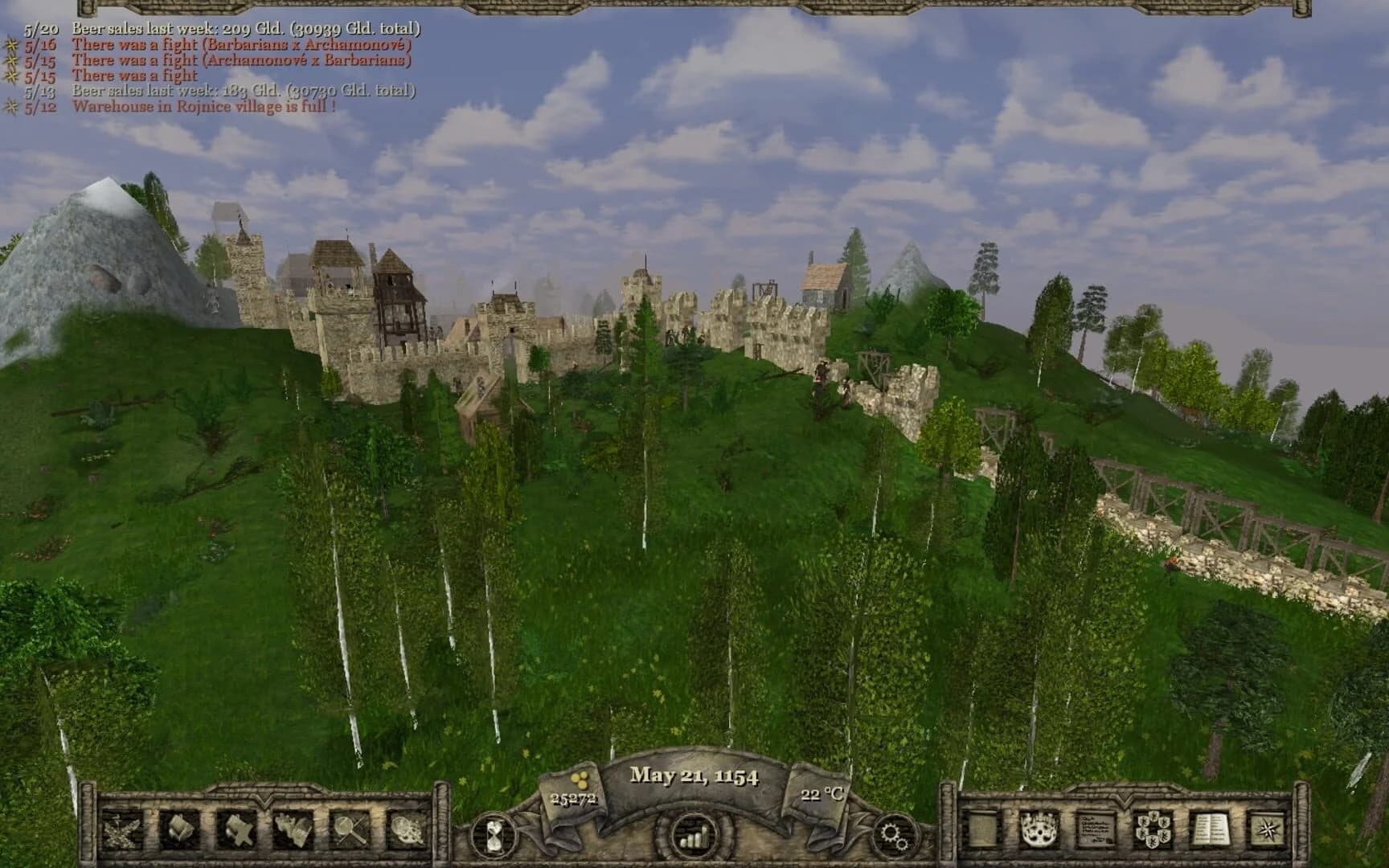Collapse the left toolbar via its chevron arrow
The height and width of the screenshot is (868, 1389).
[x=263, y=803]
